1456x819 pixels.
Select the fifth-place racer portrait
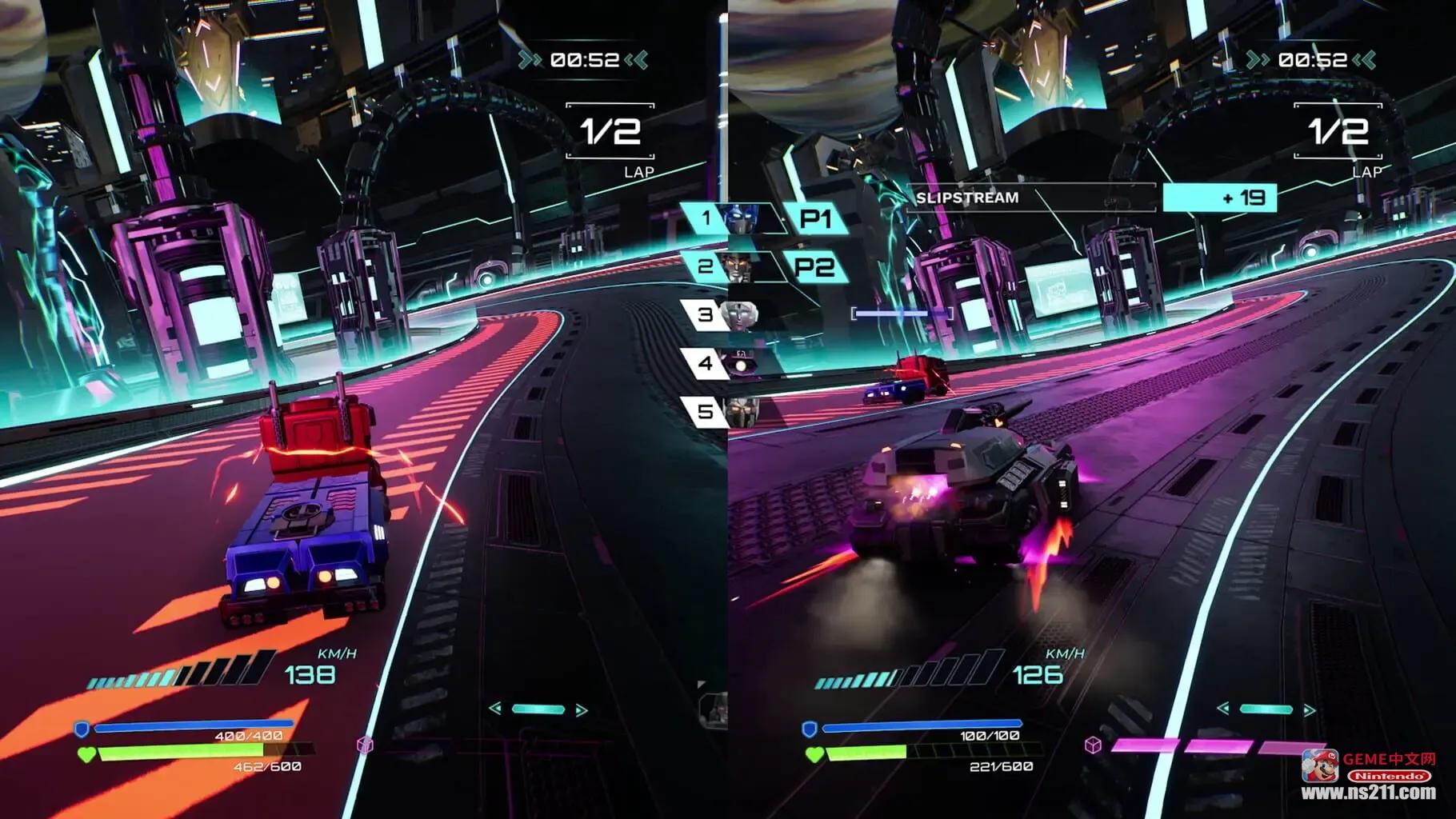click(x=741, y=412)
